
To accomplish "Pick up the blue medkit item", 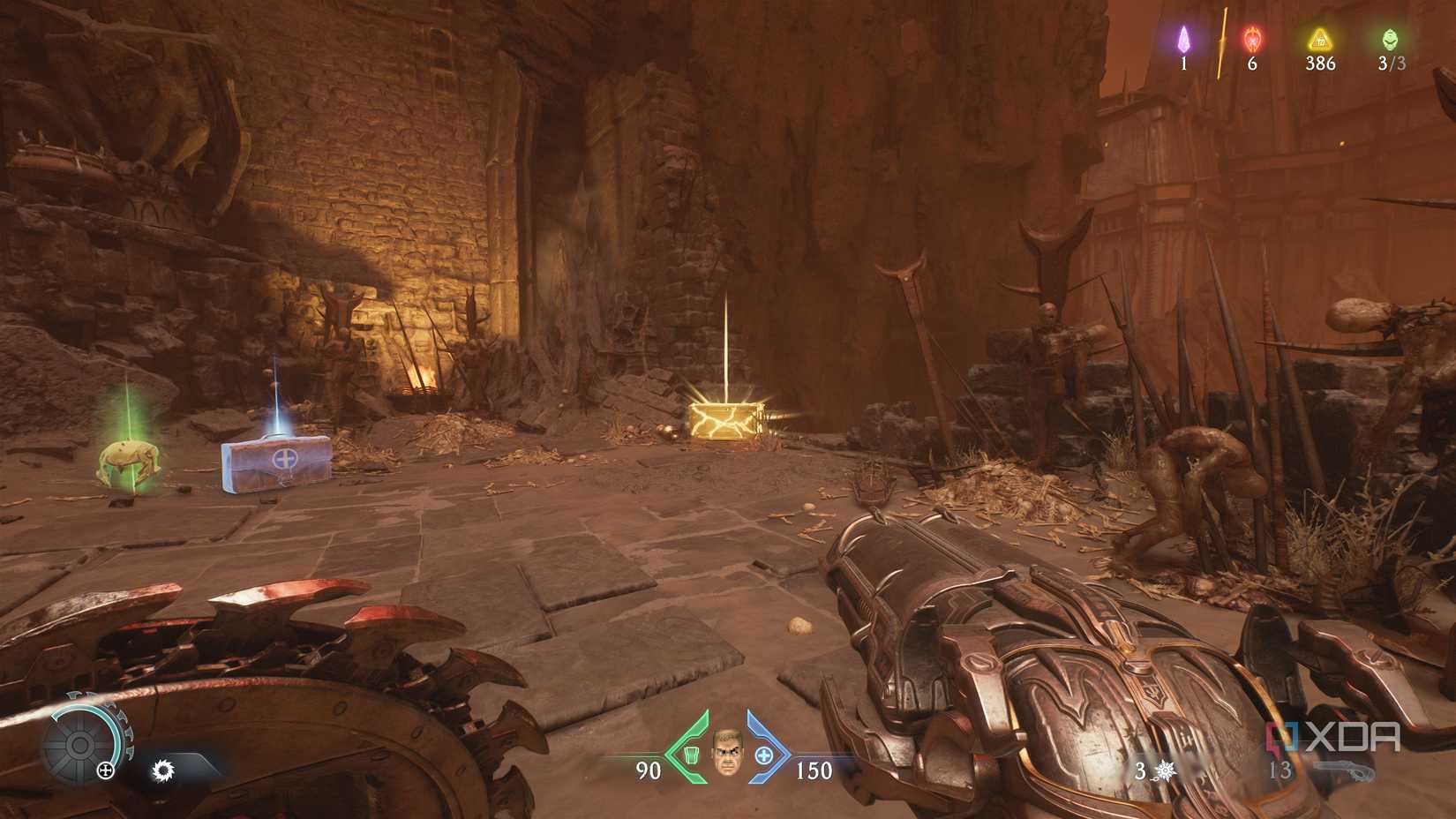I will point(274,463).
